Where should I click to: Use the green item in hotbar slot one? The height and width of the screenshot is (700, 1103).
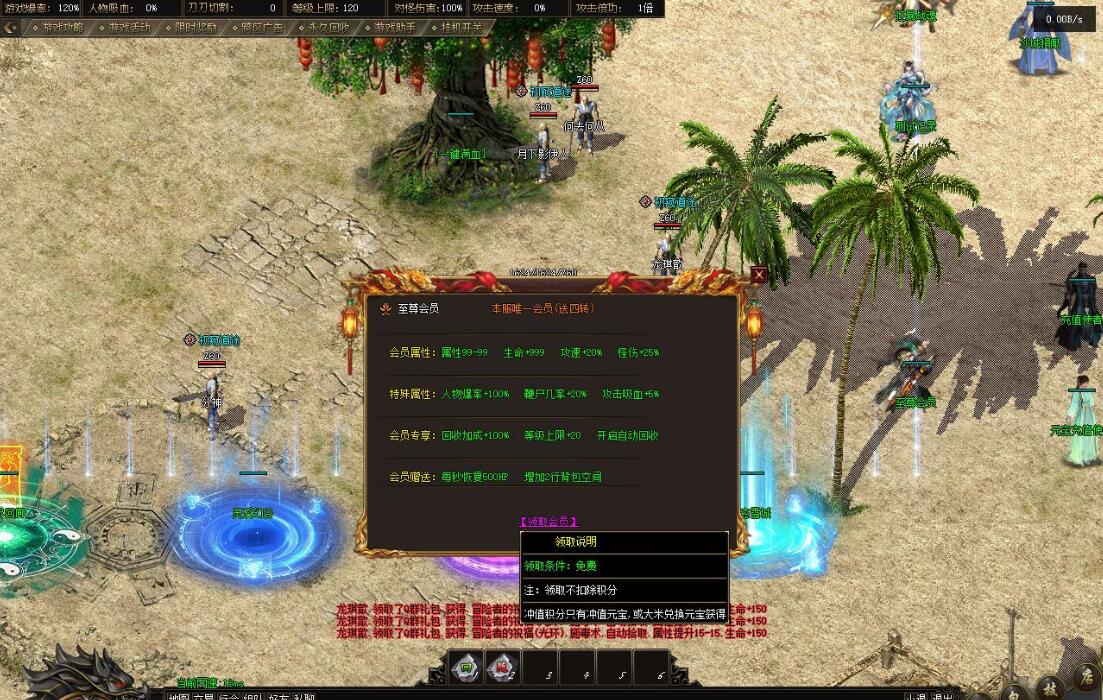[x=466, y=667]
